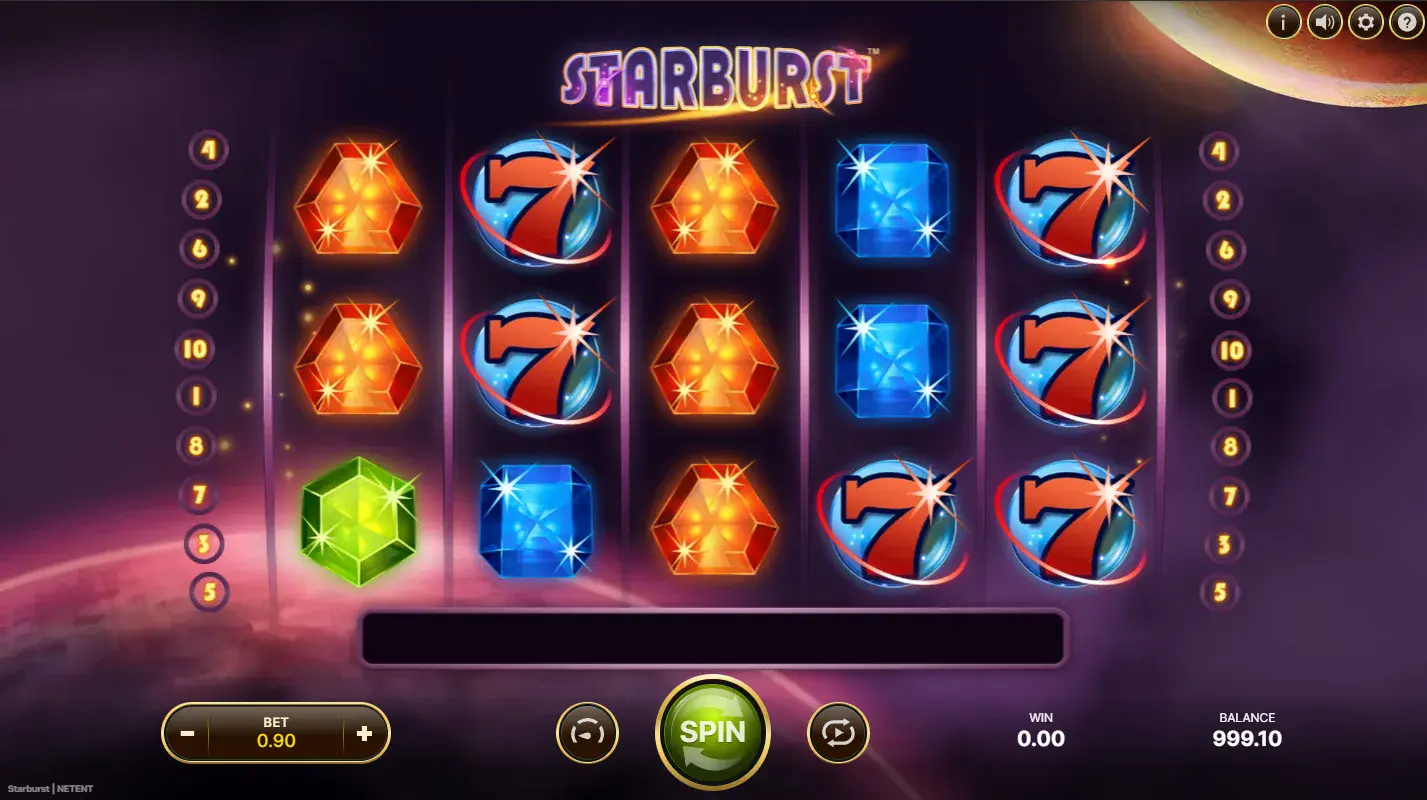
Task: Open the help screen
Action: (x=1406, y=22)
